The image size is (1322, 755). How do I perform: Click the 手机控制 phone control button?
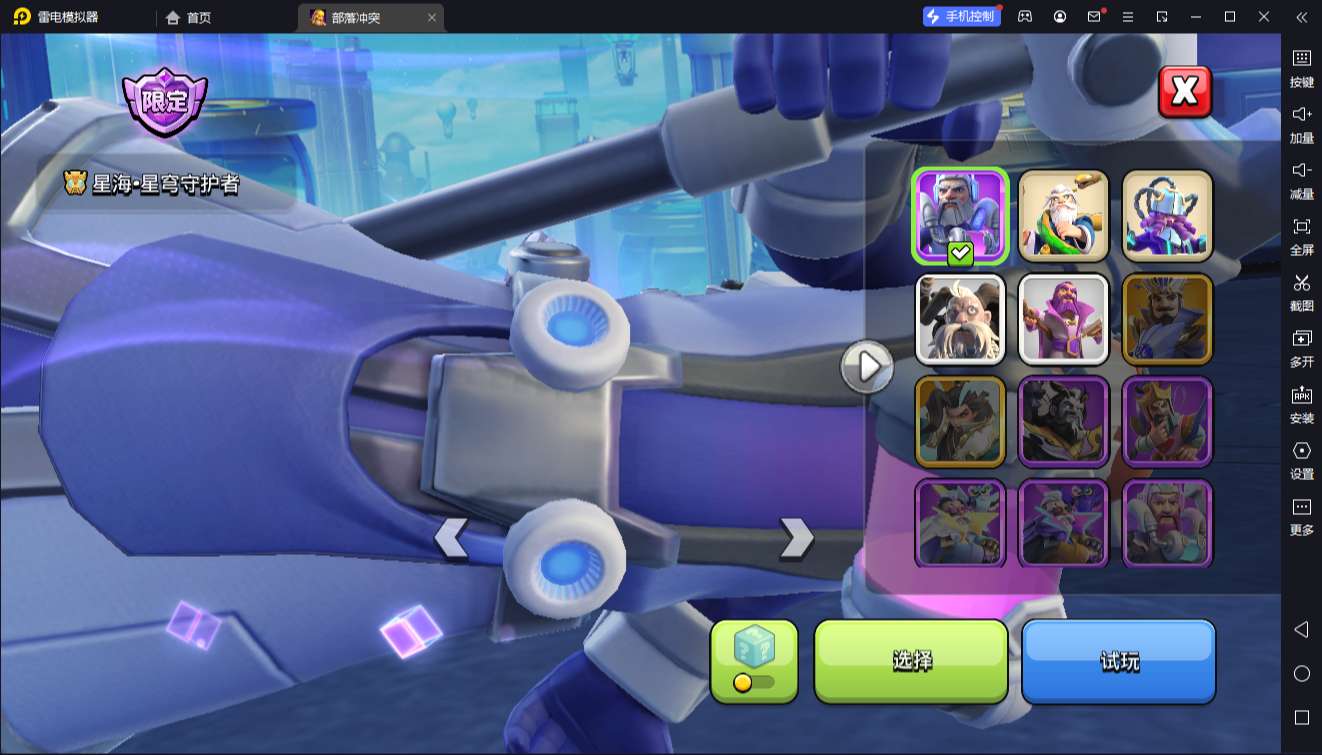(961, 17)
